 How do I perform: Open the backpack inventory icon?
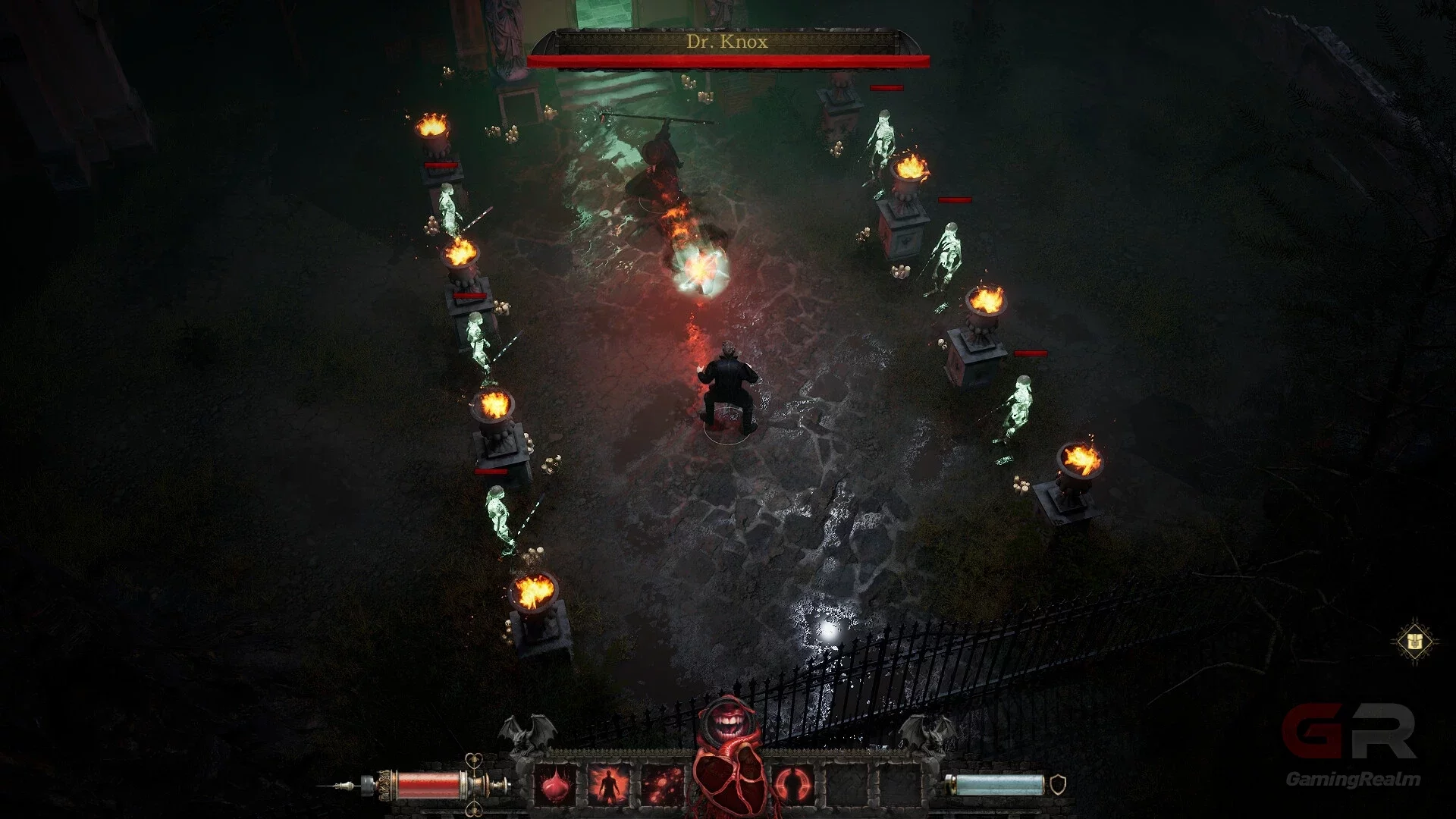point(1415,642)
